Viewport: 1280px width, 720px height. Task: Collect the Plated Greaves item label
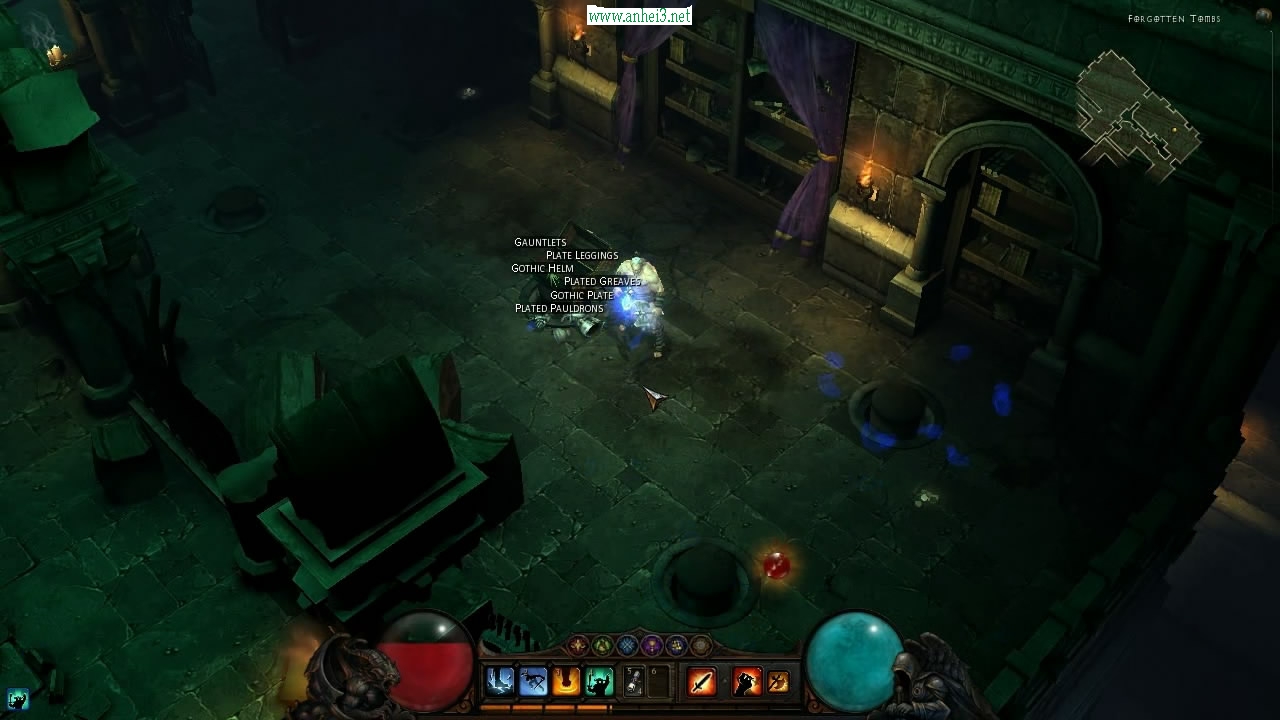click(601, 281)
